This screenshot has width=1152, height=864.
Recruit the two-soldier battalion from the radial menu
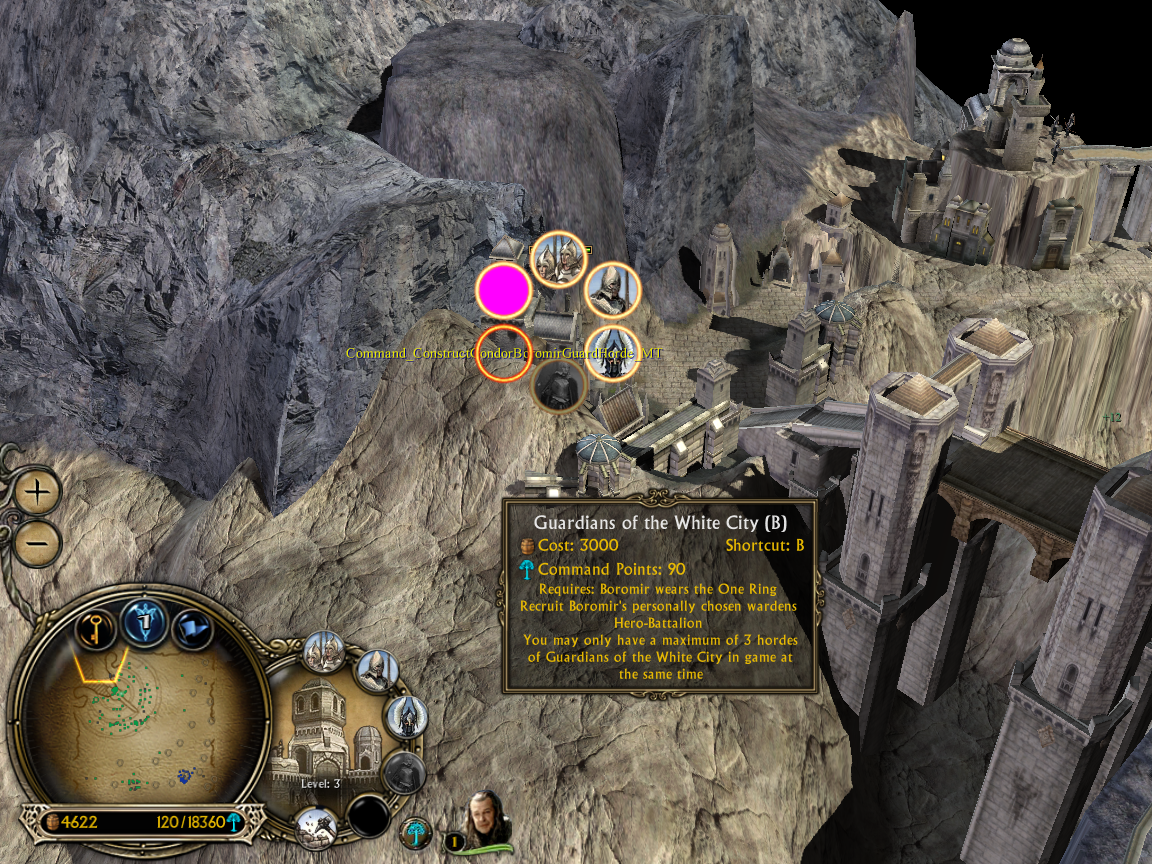558,259
